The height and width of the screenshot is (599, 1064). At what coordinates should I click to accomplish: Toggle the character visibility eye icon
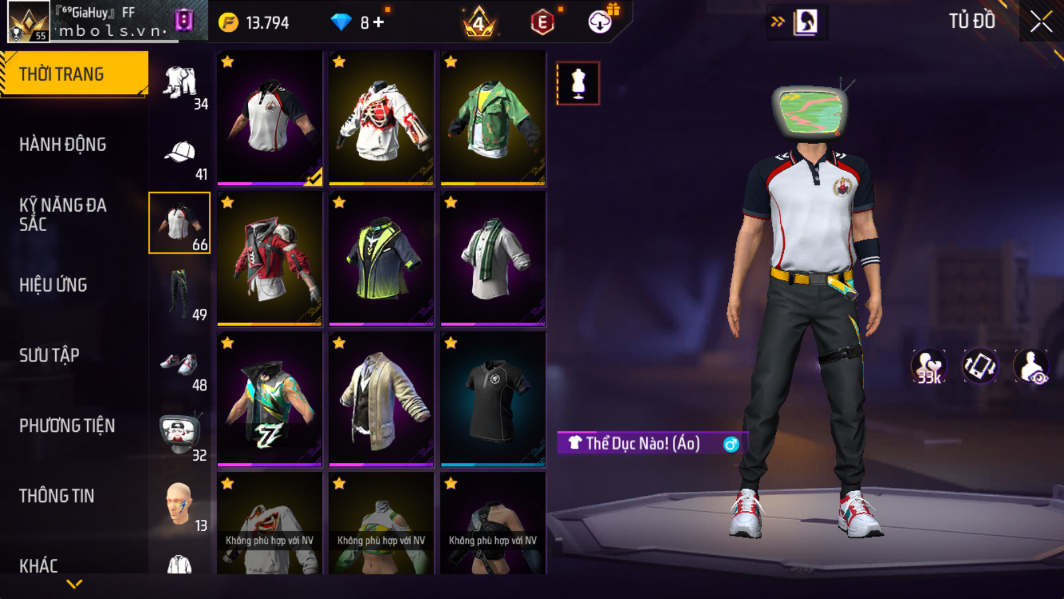click(1030, 366)
